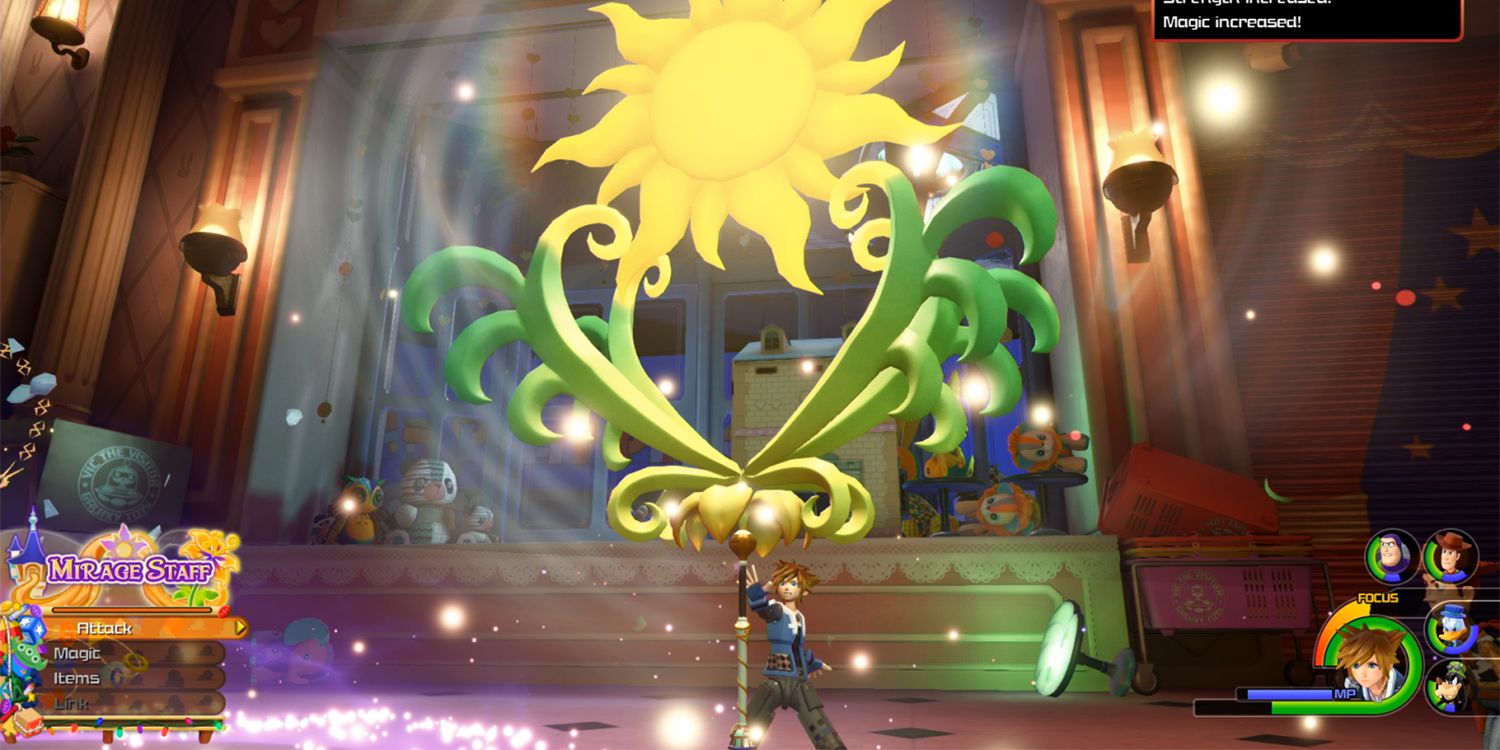Click the Mirage Staff title banner

point(129,568)
